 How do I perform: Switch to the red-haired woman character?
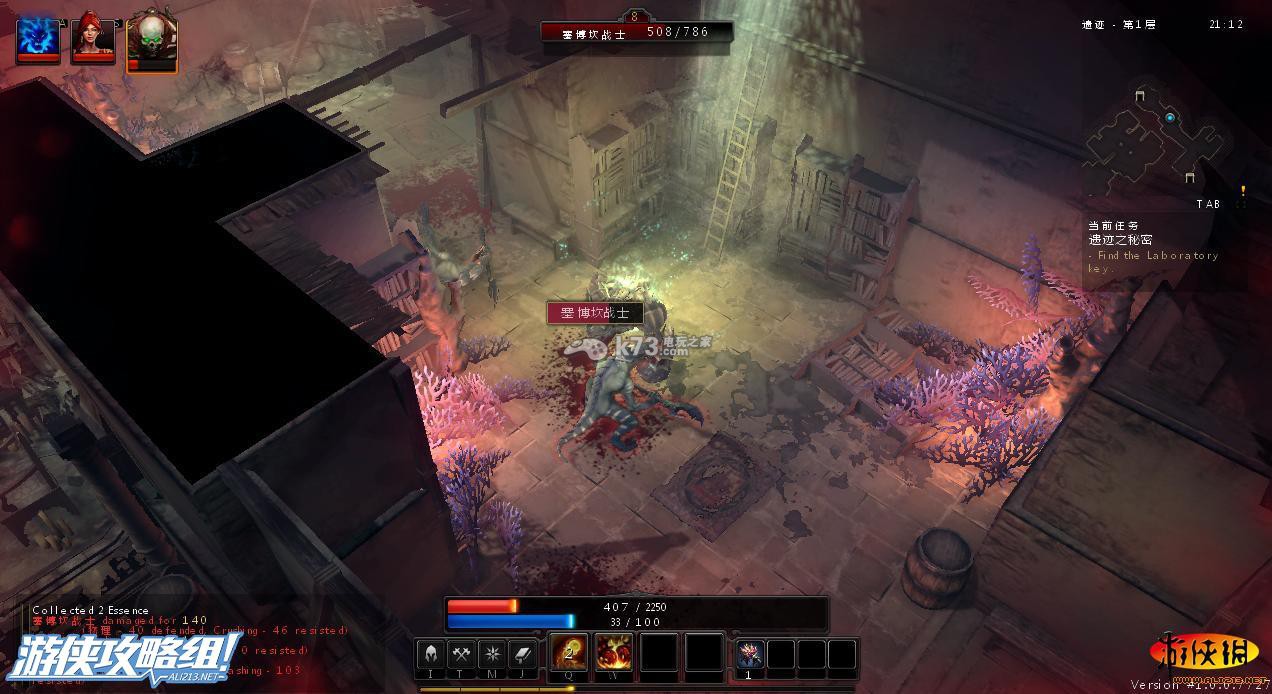tap(93, 39)
